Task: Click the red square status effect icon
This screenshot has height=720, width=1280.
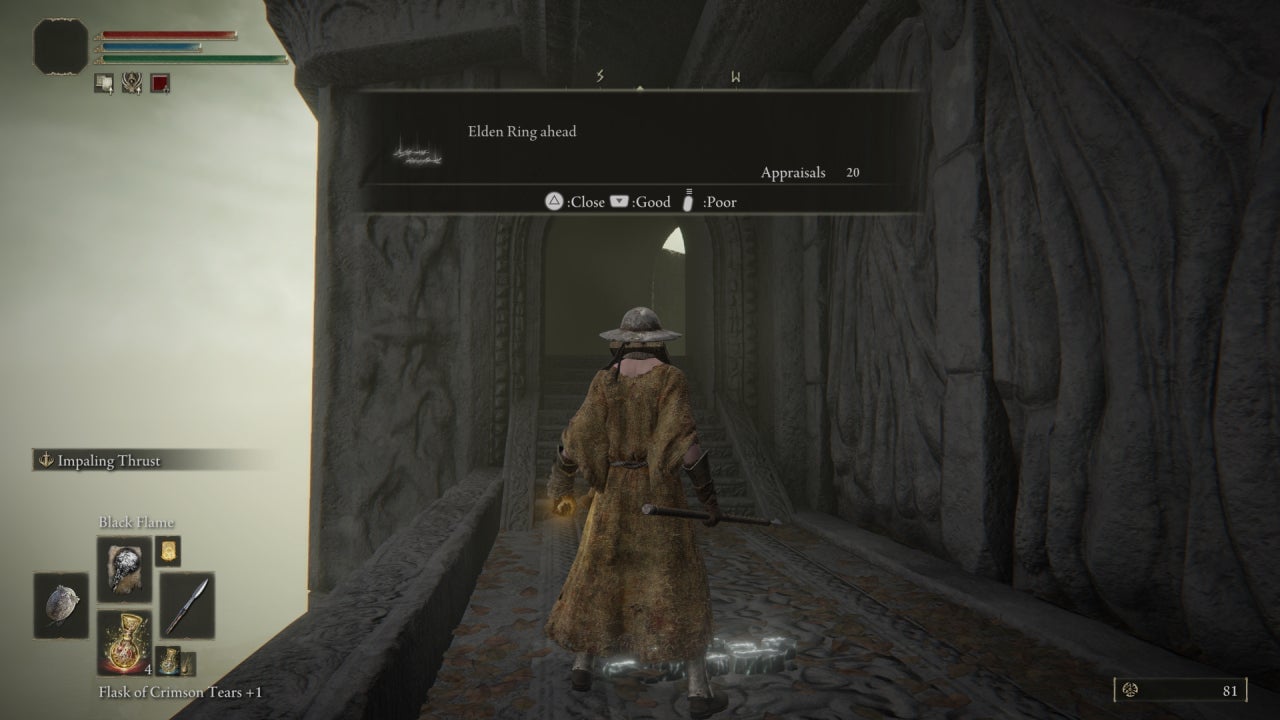Action: 160,84
